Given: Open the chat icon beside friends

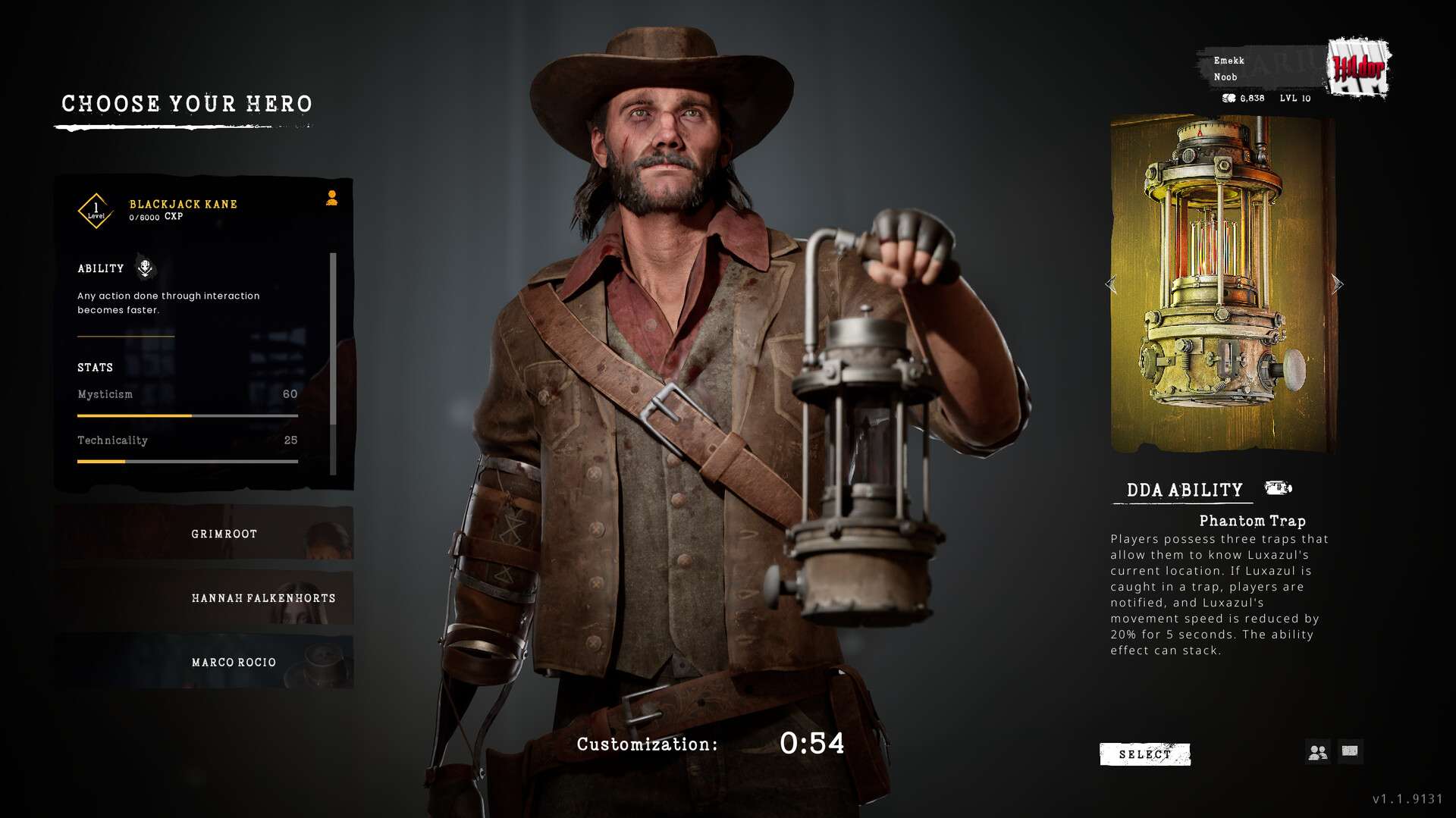Looking at the screenshot, I should tap(1350, 751).
